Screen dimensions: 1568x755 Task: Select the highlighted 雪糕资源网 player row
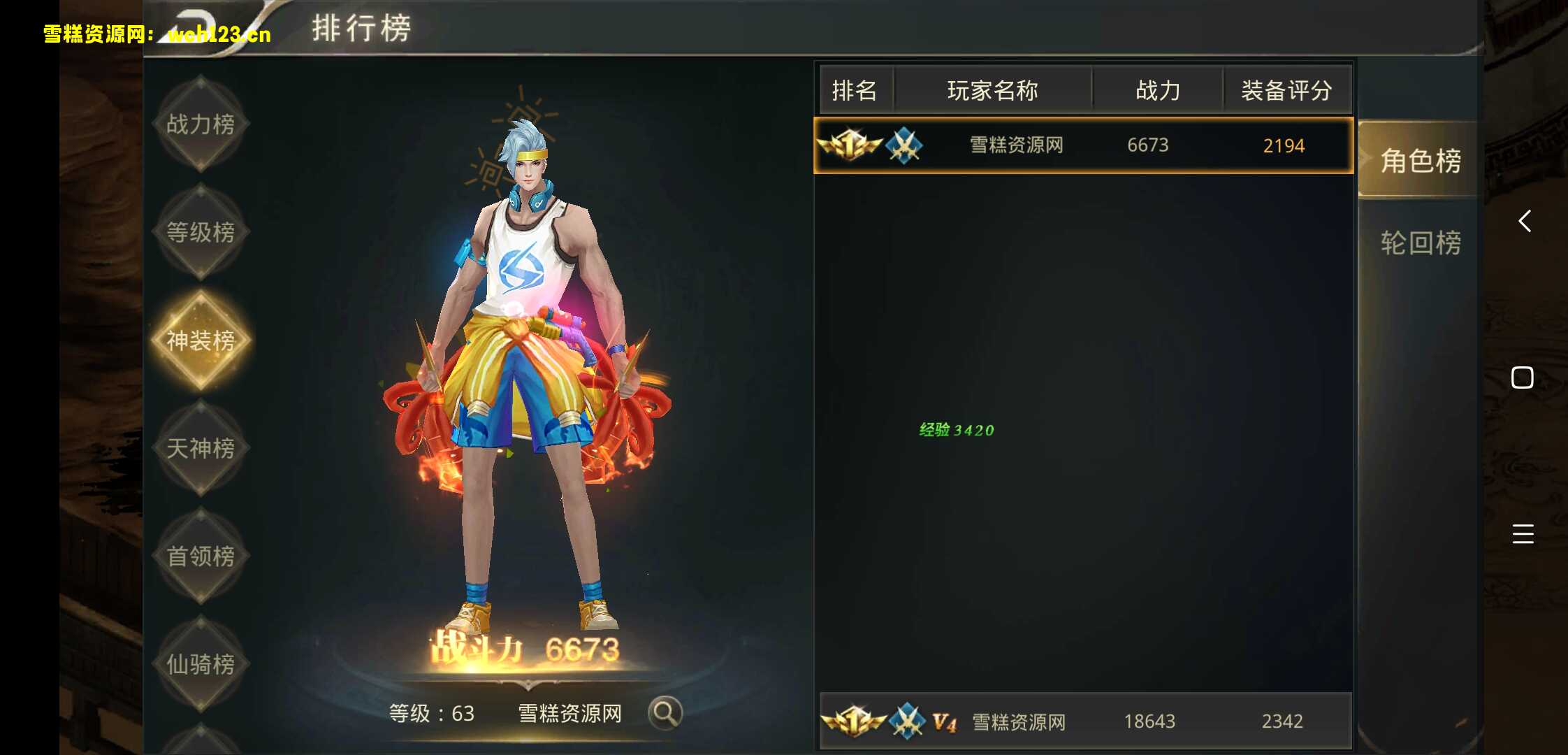(x=1082, y=145)
